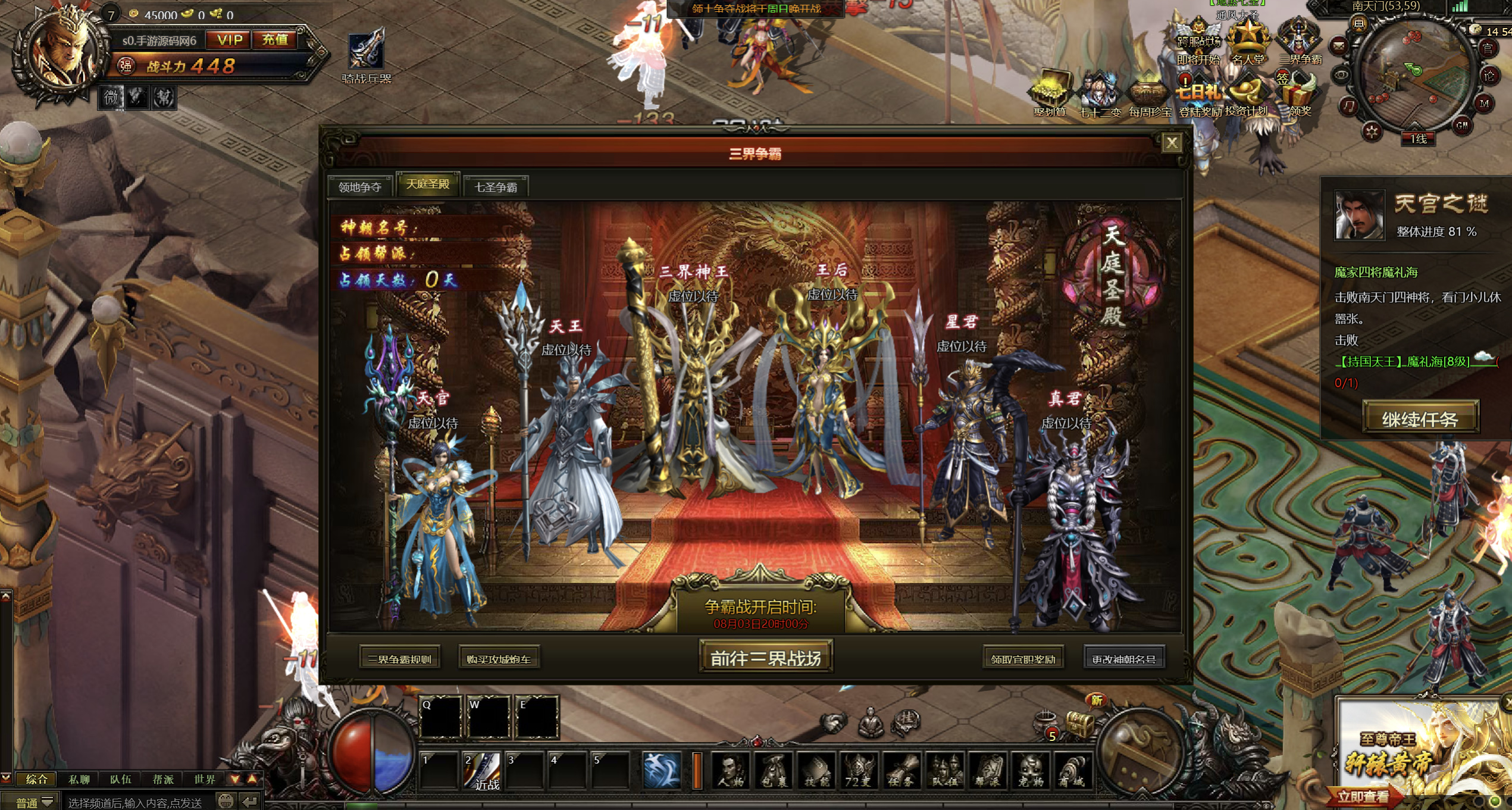Open the 登陆奖励 seven-day gift icon

point(1199,98)
